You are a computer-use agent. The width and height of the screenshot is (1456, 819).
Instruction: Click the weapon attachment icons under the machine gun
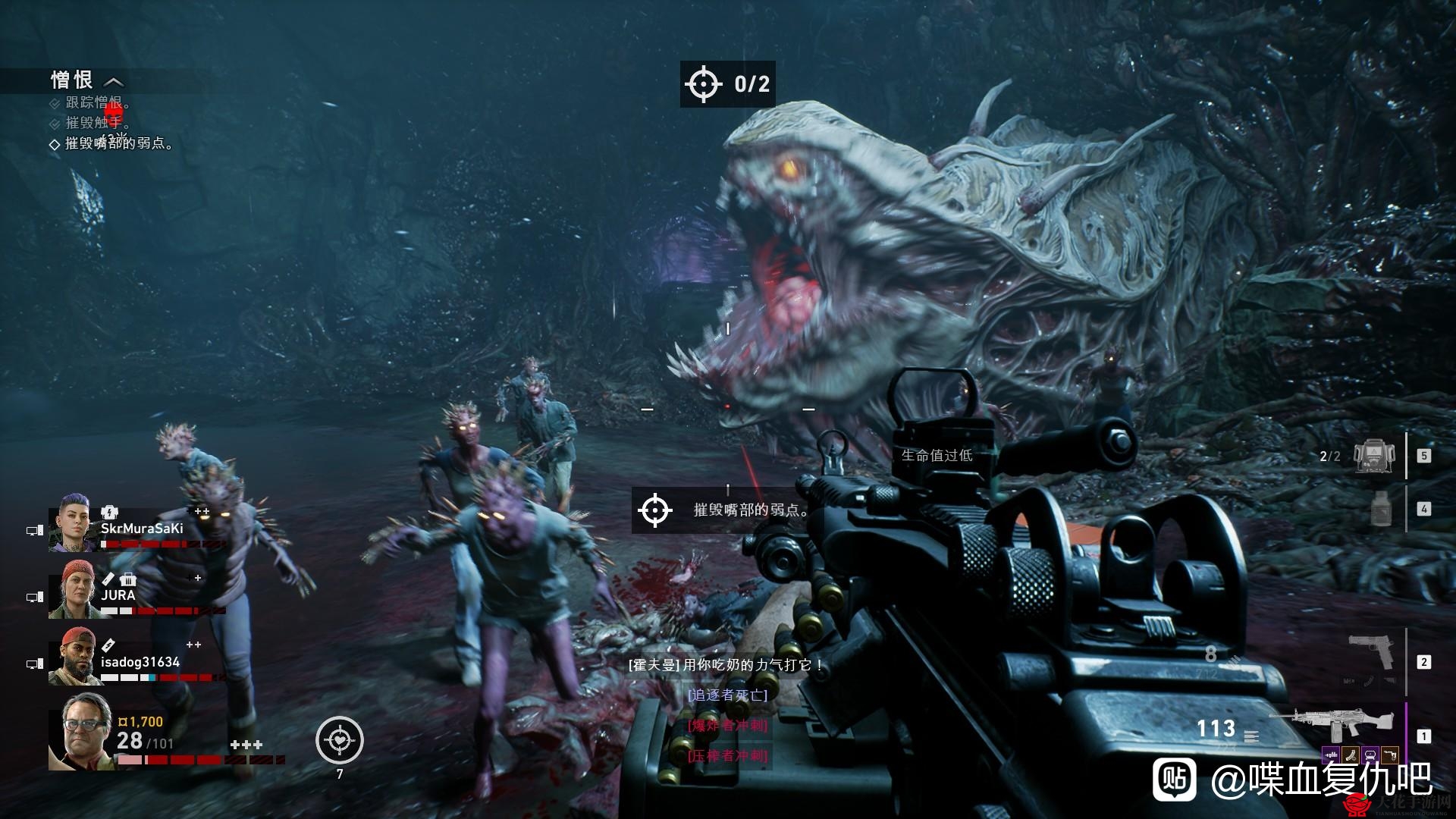point(1360,755)
